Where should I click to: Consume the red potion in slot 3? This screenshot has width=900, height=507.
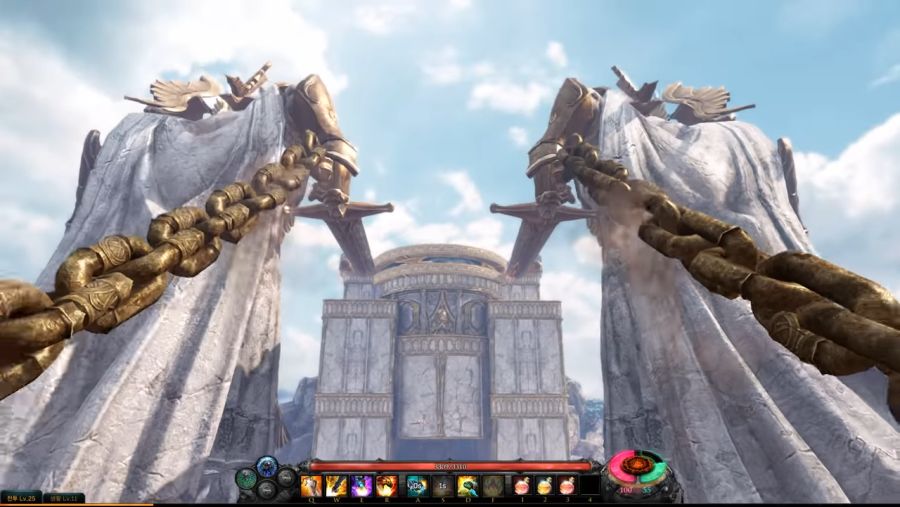(568, 486)
